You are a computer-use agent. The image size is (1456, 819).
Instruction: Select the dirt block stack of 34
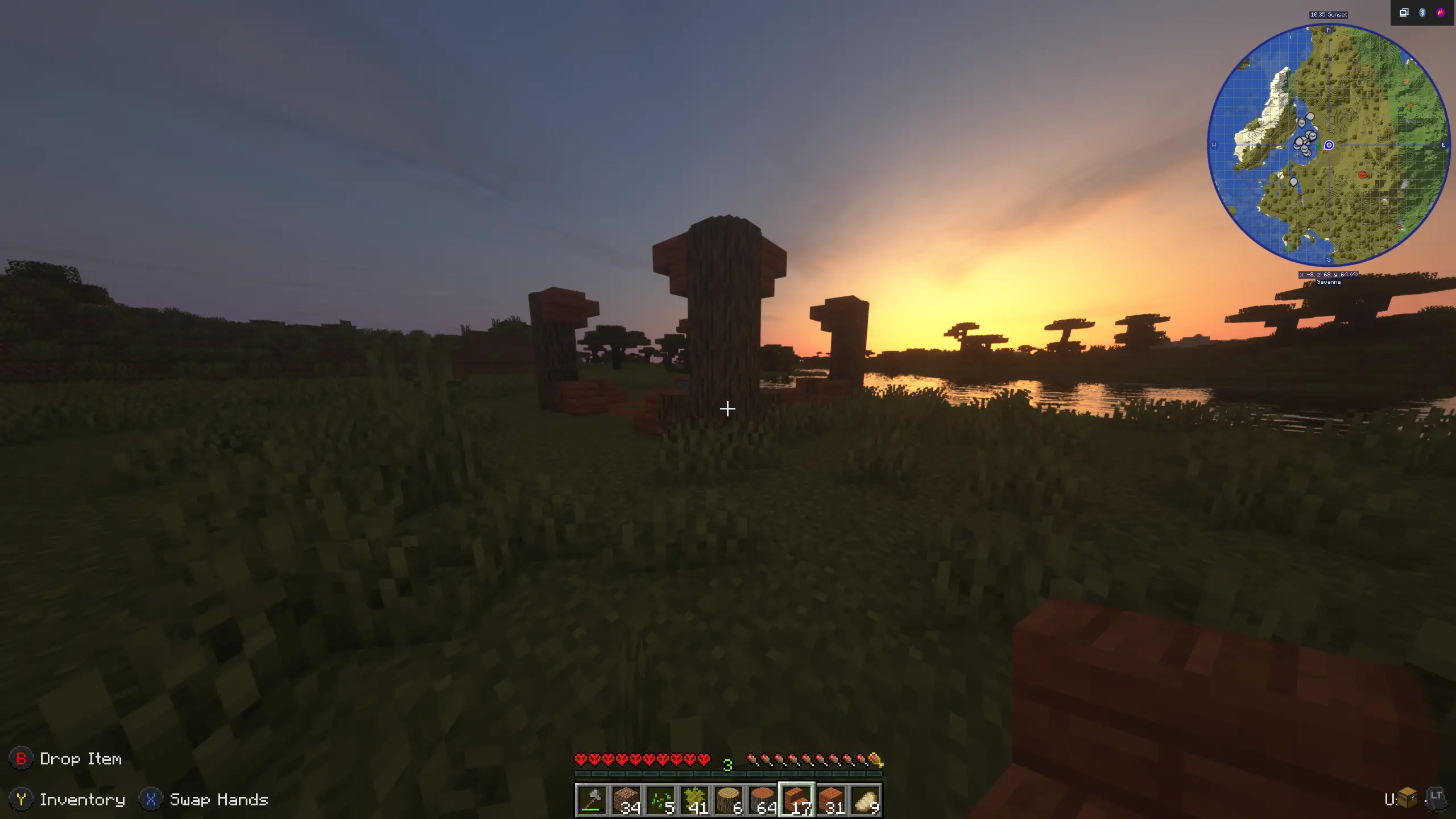coord(626,800)
